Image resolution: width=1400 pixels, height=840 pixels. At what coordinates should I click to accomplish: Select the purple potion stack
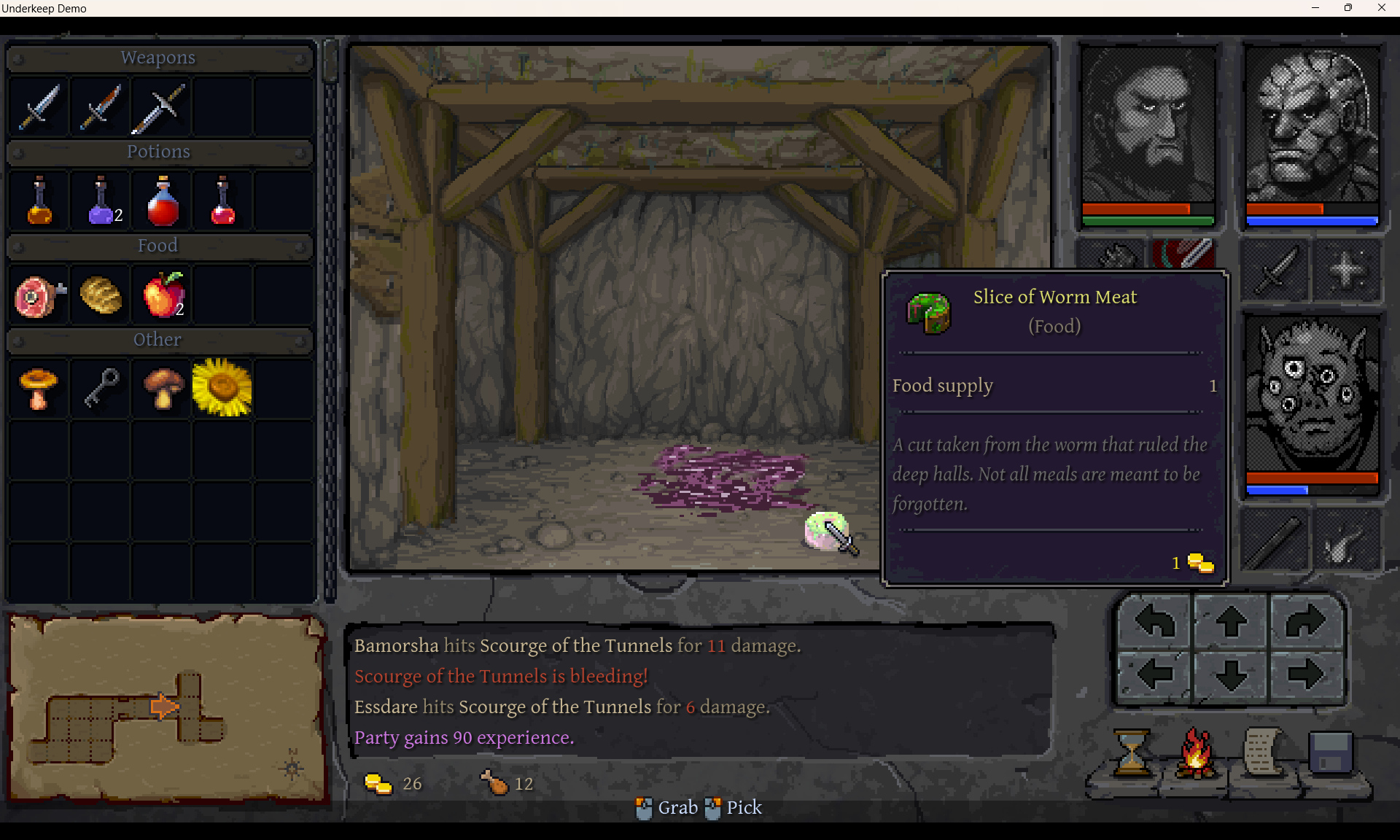[101, 201]
